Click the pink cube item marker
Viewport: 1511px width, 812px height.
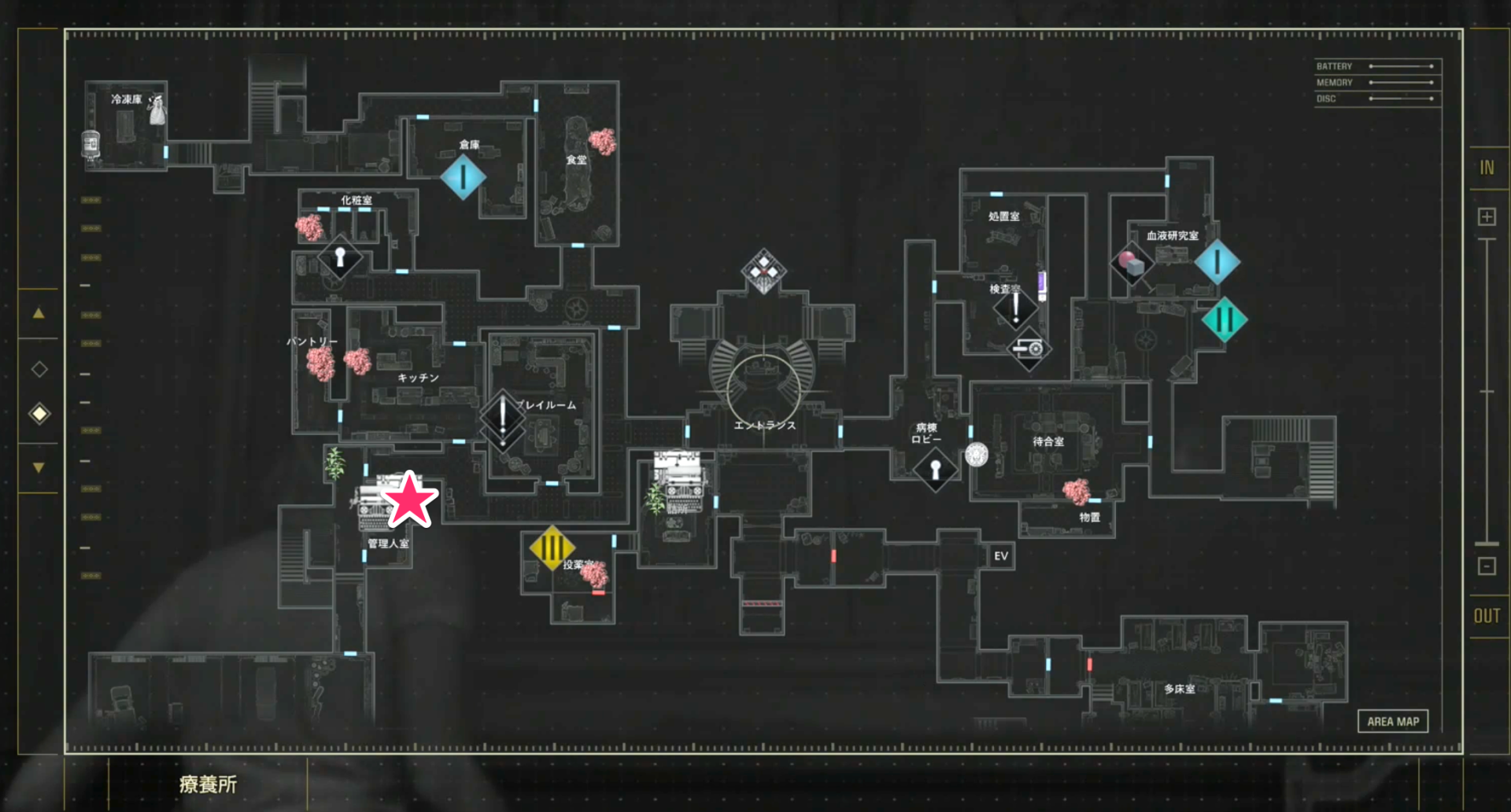pyautogui.click(x=1132, y=263)
